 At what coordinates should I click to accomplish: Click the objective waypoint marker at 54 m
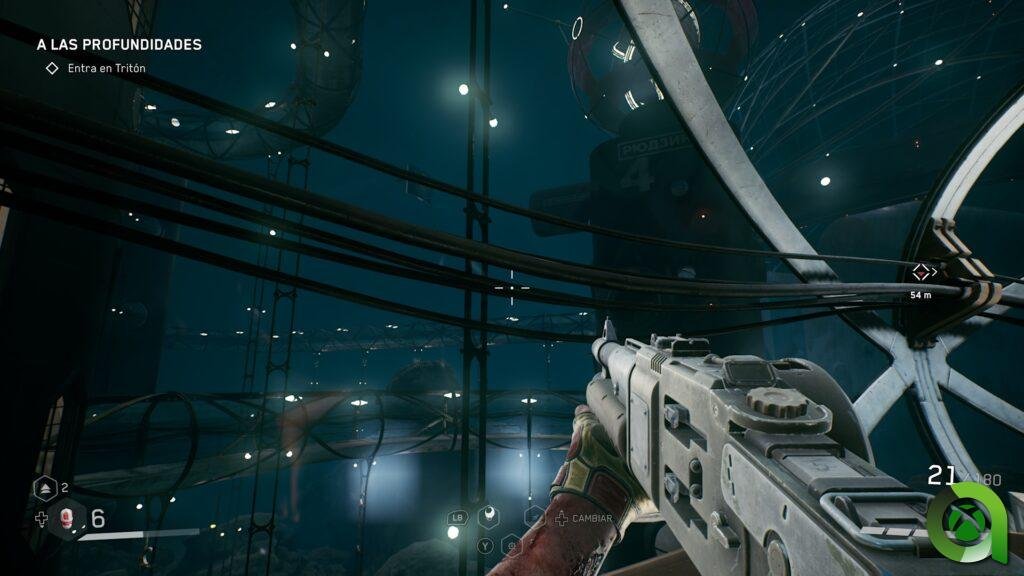pos(920,272)
